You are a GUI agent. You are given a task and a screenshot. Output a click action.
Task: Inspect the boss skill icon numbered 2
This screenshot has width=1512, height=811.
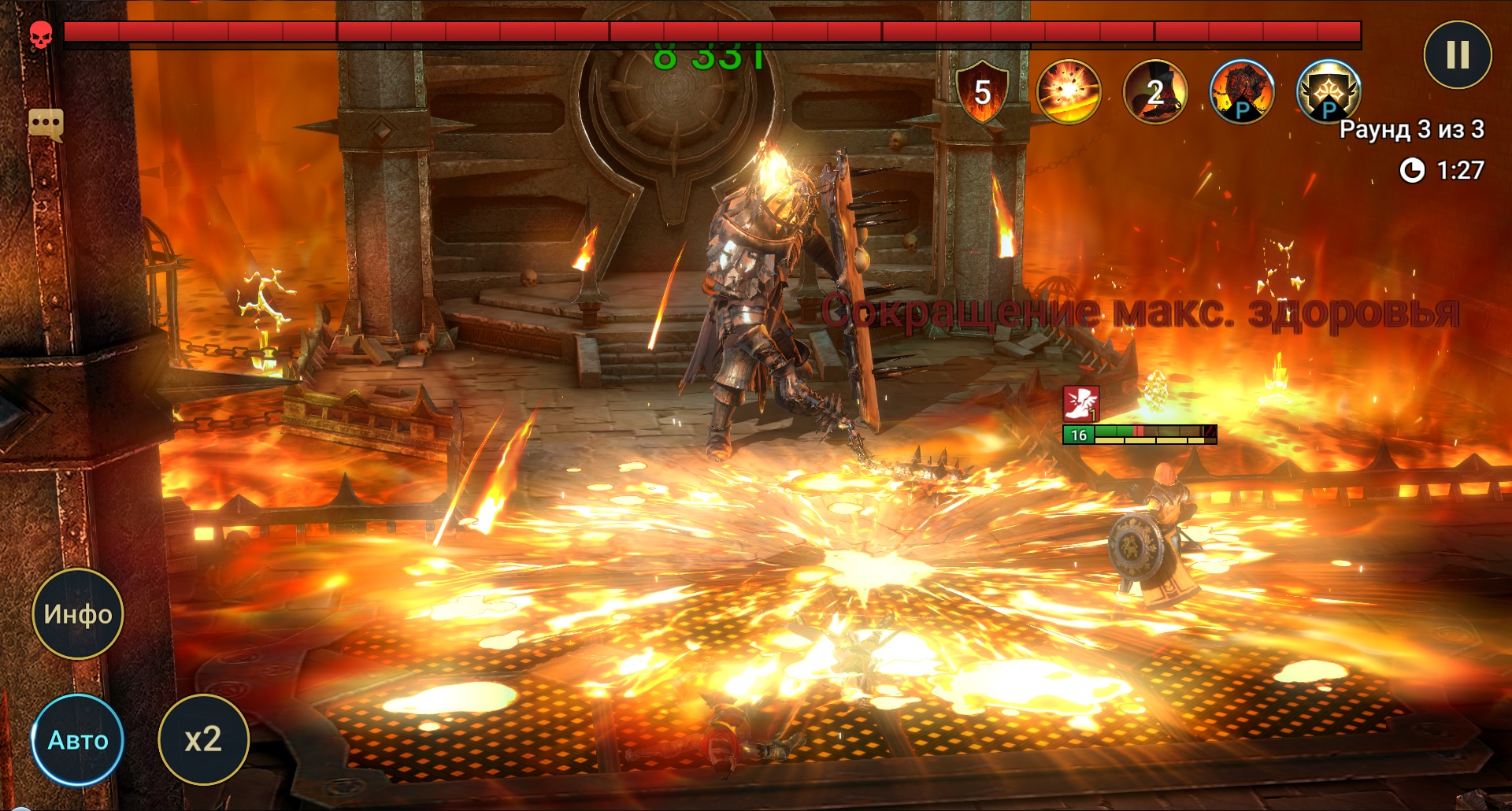click(x=1154, y=91)
